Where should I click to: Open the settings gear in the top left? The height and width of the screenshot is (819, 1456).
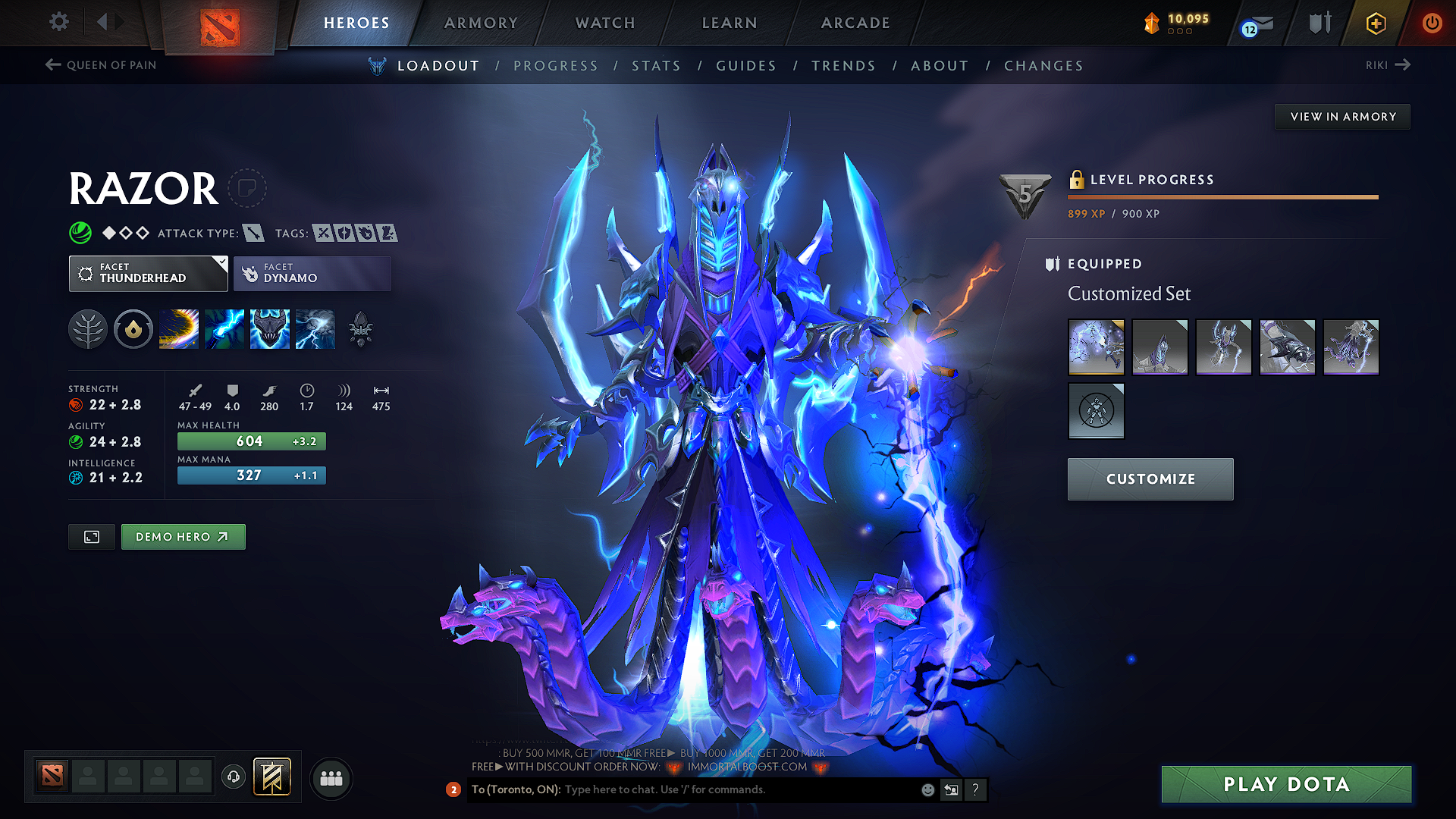[58, 22]
